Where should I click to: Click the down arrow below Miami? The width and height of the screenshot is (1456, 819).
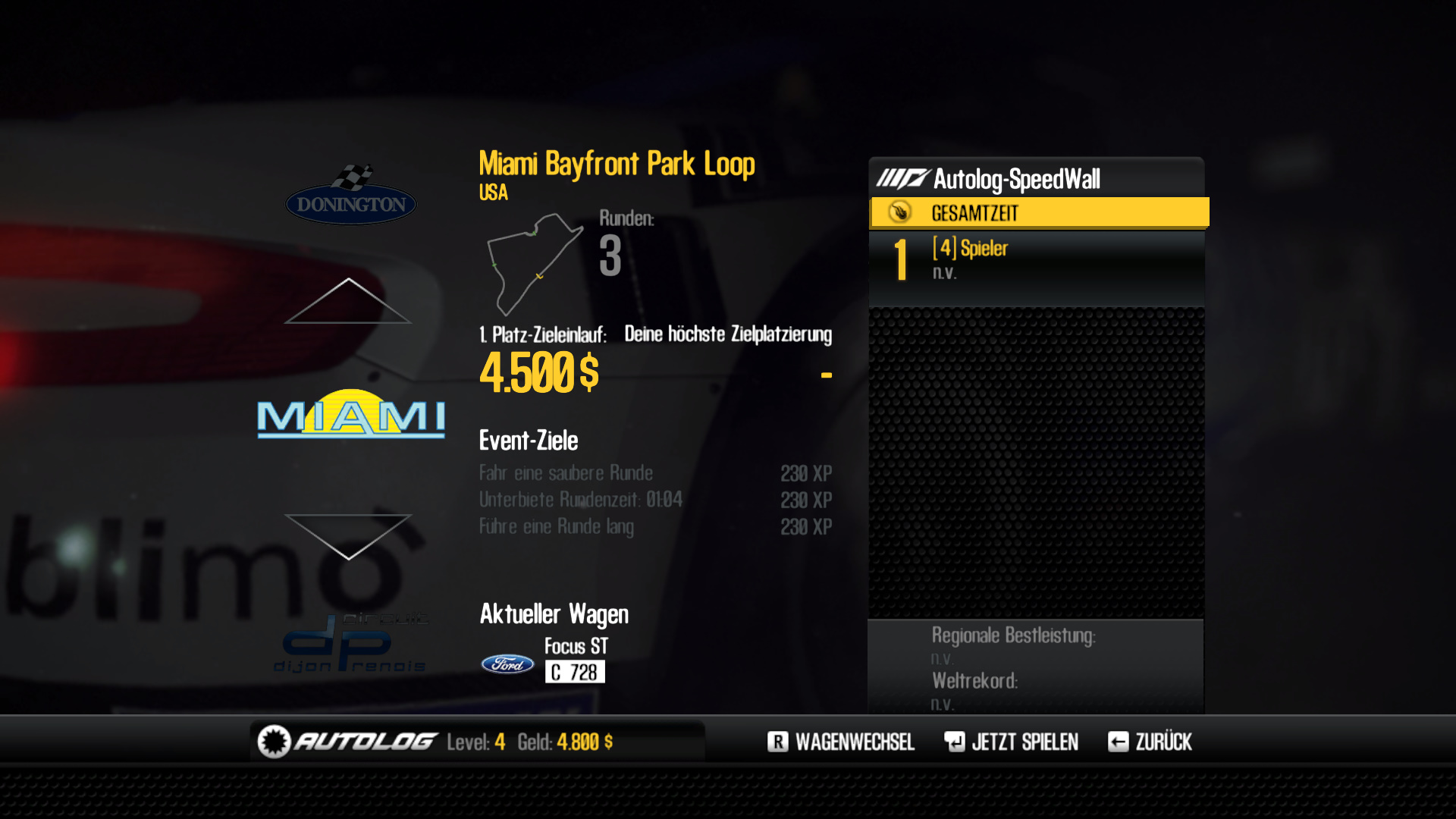(x=348, y=535)
